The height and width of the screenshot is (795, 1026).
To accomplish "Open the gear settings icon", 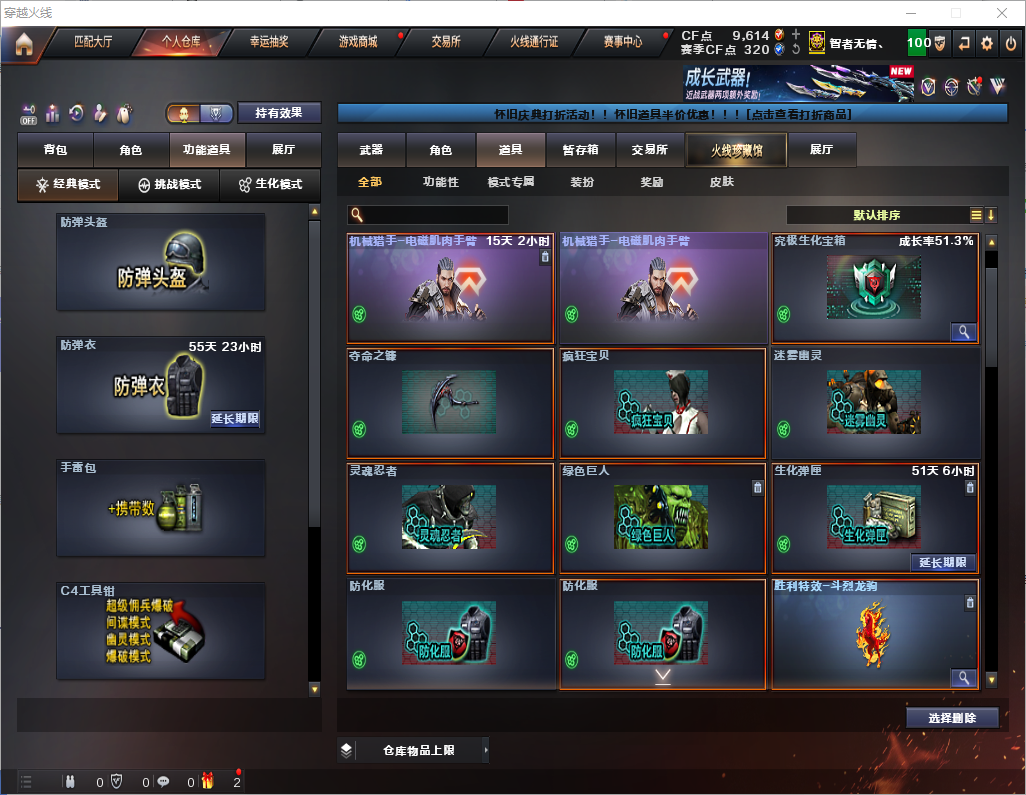I will click(x=987, y=43).
